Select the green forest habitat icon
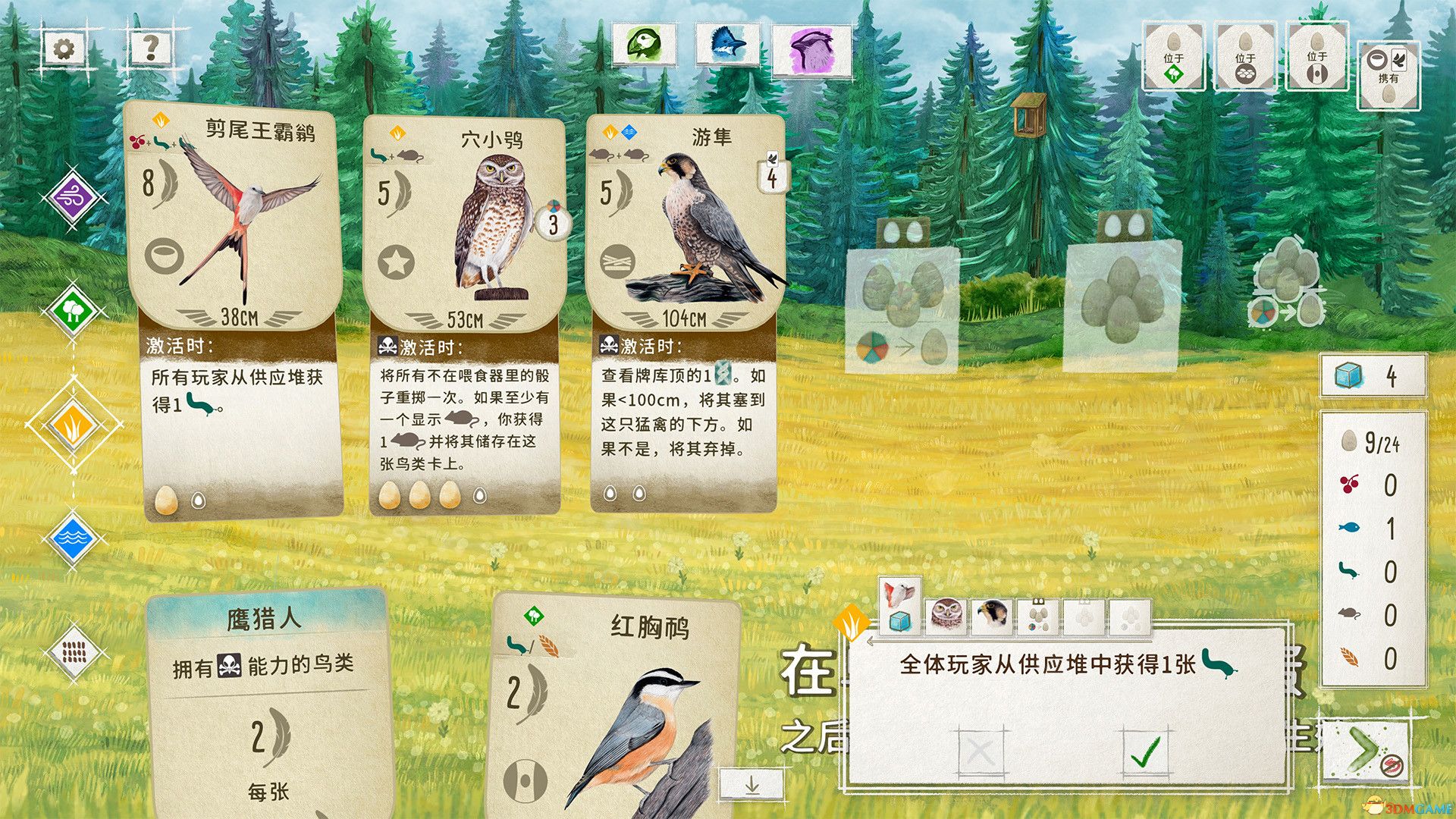The width and height of the screenshot is (1456, 819). [x=72, y=311]
